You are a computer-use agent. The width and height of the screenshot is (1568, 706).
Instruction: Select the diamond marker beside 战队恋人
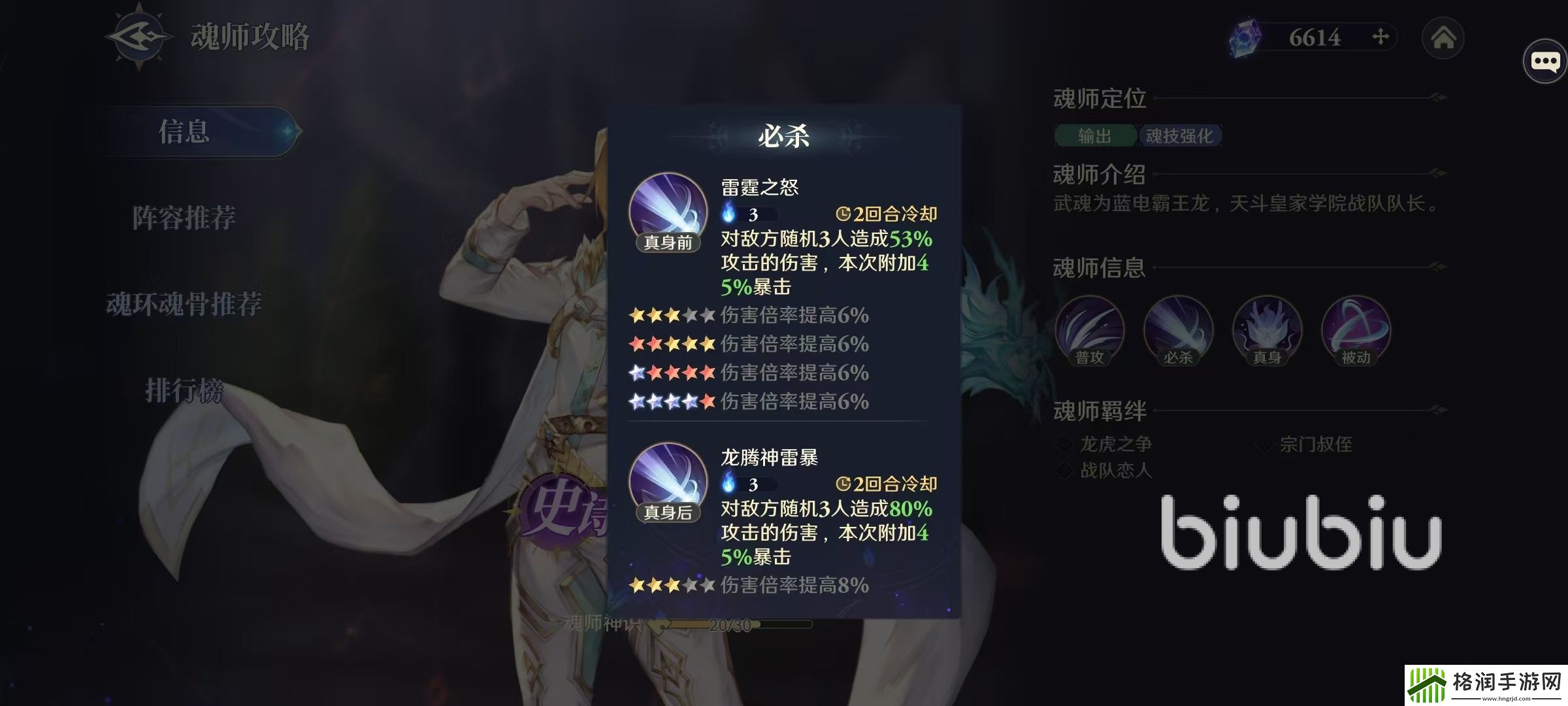click(x=1067, y=470)
